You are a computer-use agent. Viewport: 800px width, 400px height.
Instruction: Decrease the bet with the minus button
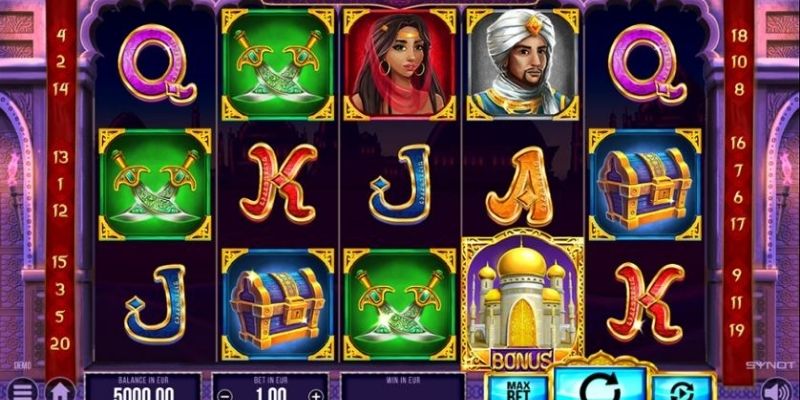pyautogui.click(x=222, y=394)
